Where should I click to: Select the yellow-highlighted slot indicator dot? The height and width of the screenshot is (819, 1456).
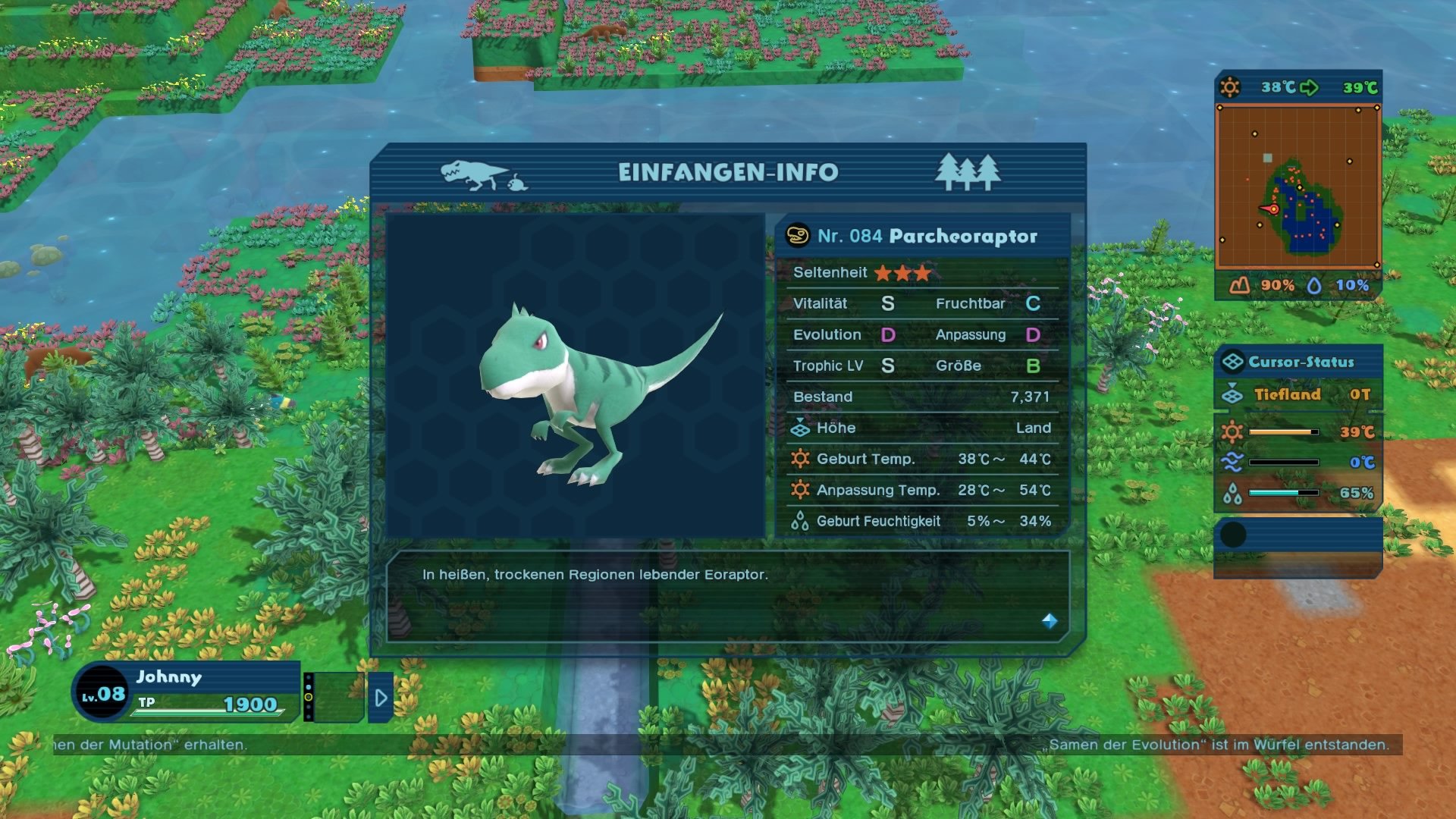pos(309,697)
